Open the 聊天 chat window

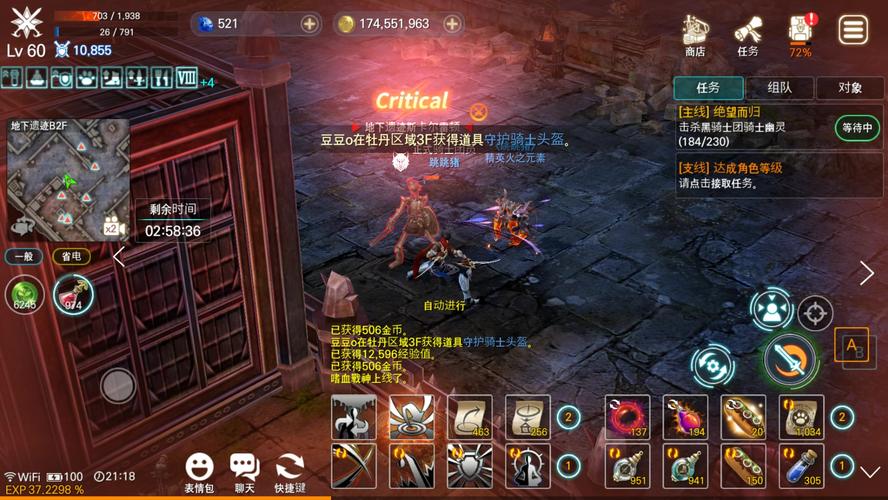pyautogui.click(x=244, y=470)
